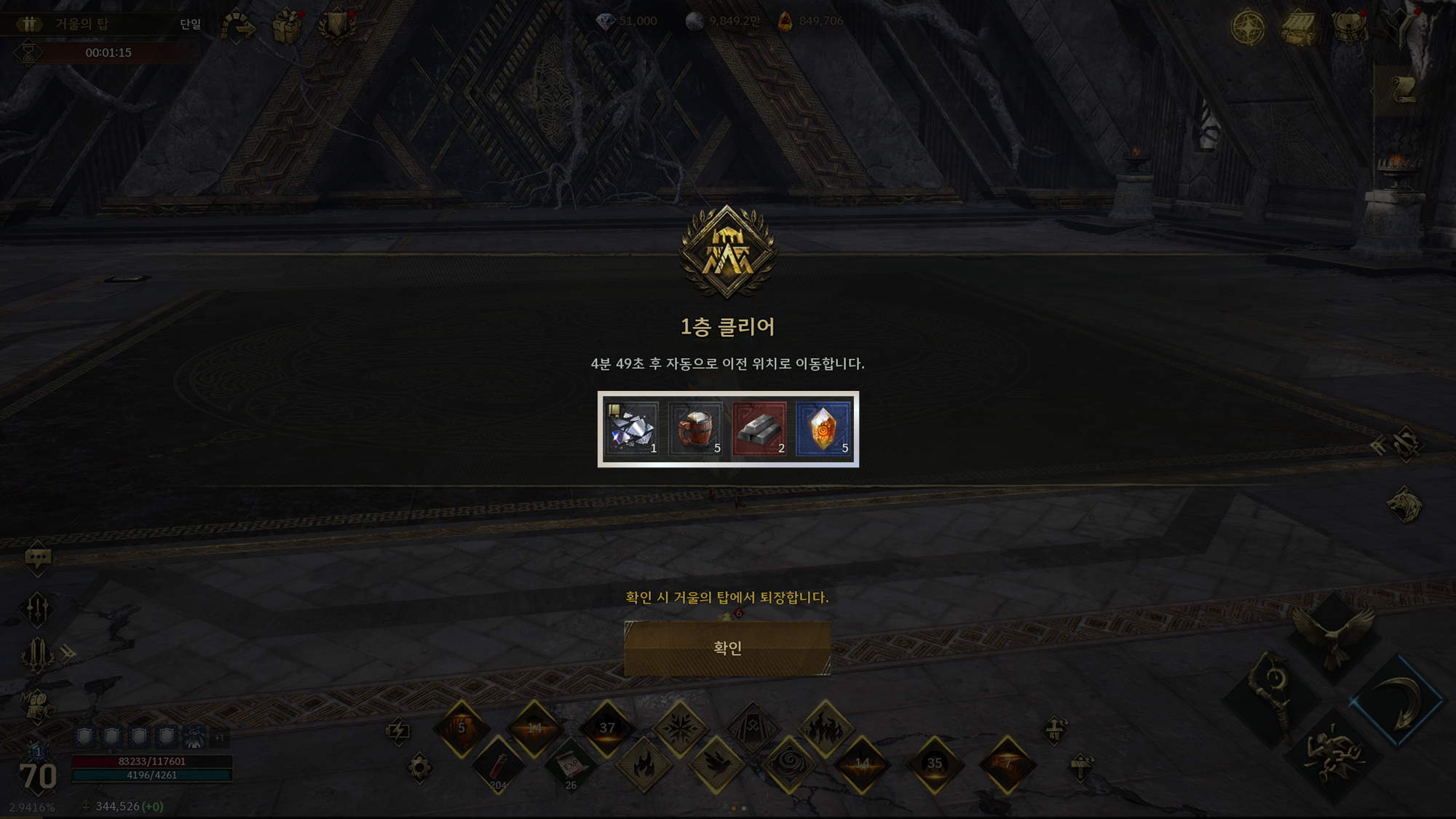Open the compass icon menu
The image size is (1456, 819).
pyautogui.click(x=1247, y=27)
